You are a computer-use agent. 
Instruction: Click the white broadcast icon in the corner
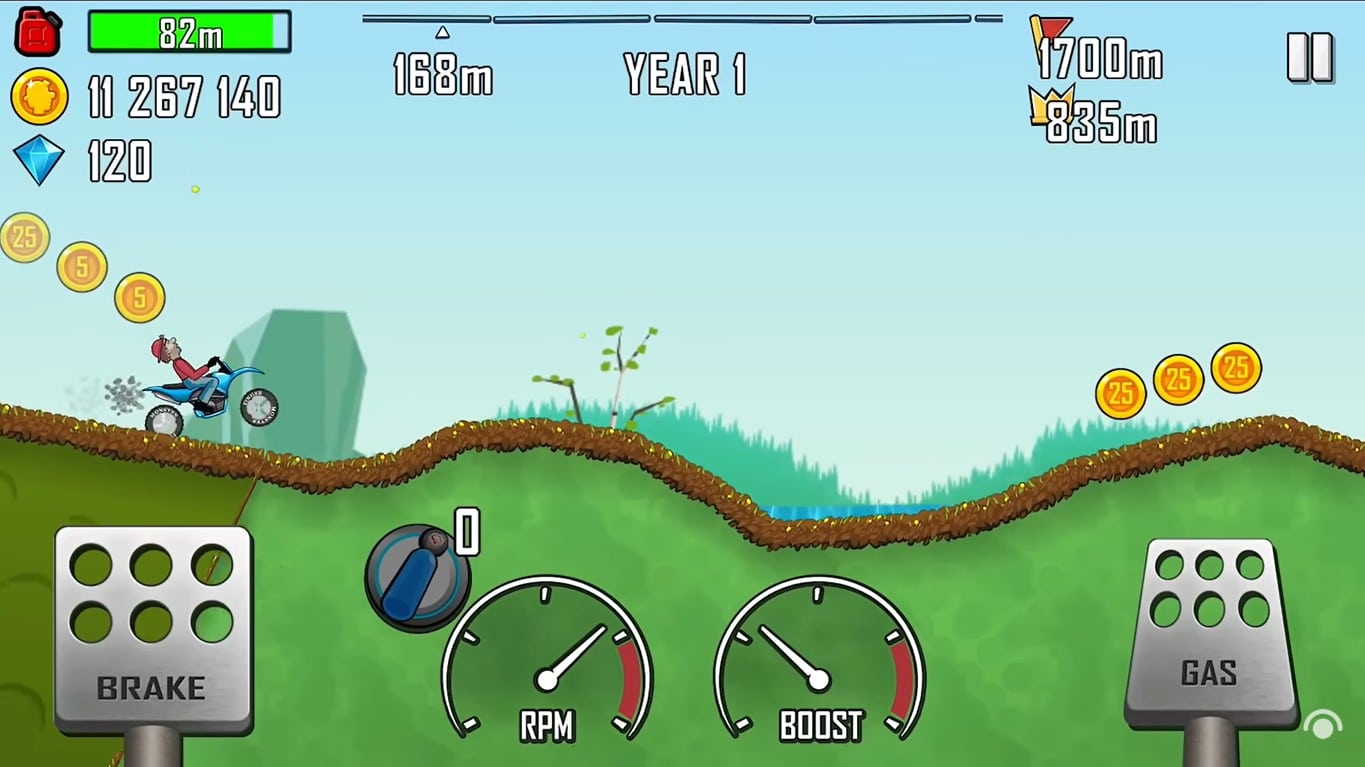[1322, 725]
